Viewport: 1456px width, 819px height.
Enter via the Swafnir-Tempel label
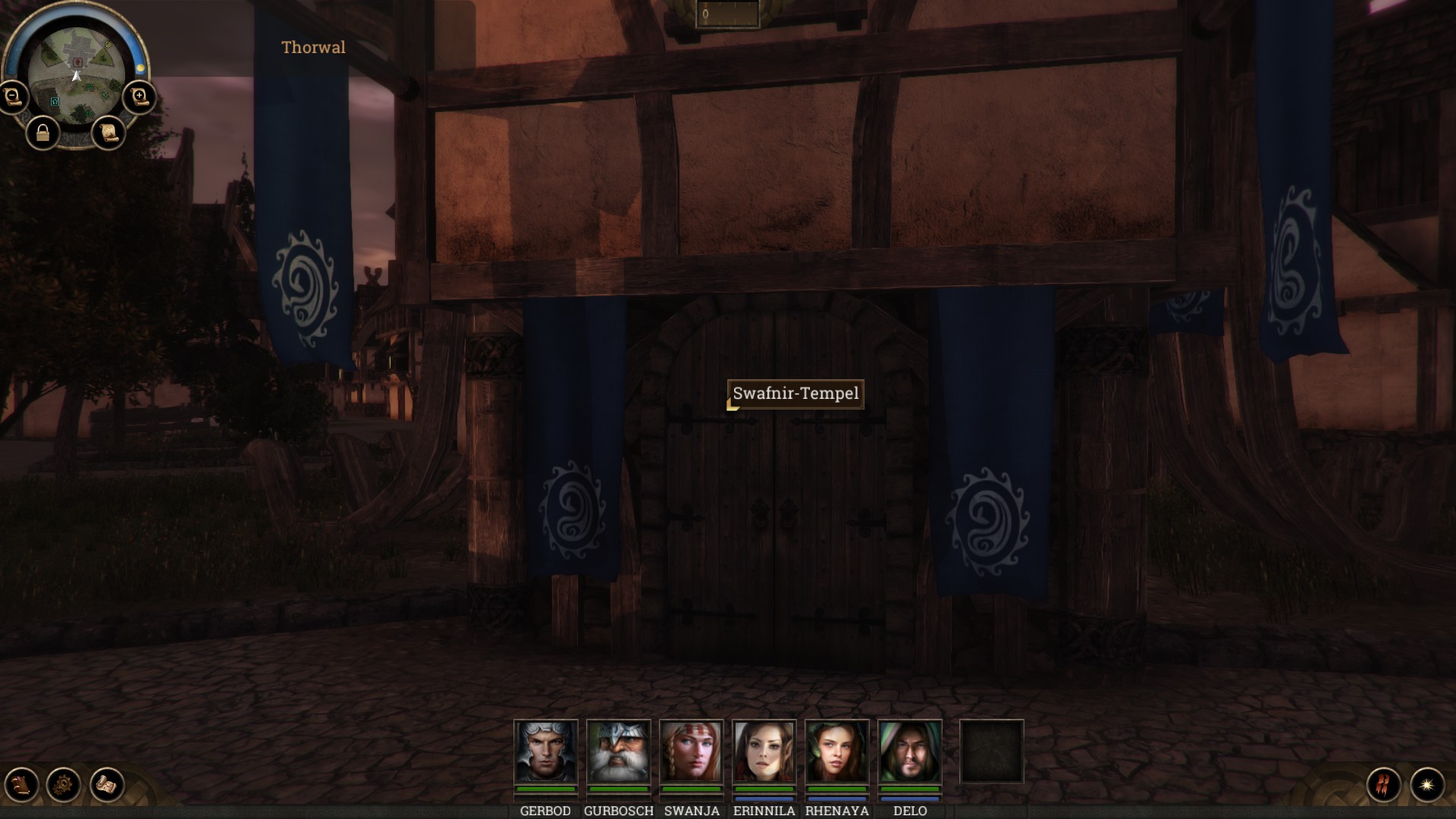point(795,394)
